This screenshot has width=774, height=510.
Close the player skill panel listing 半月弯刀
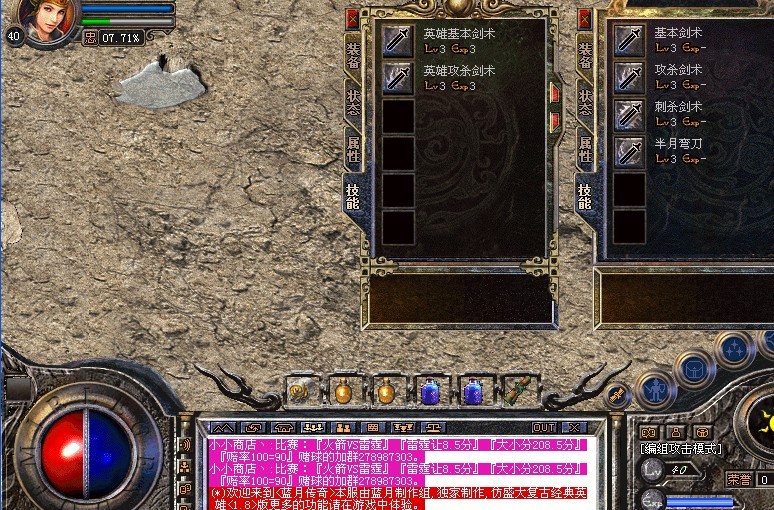[x=584, y=18]
